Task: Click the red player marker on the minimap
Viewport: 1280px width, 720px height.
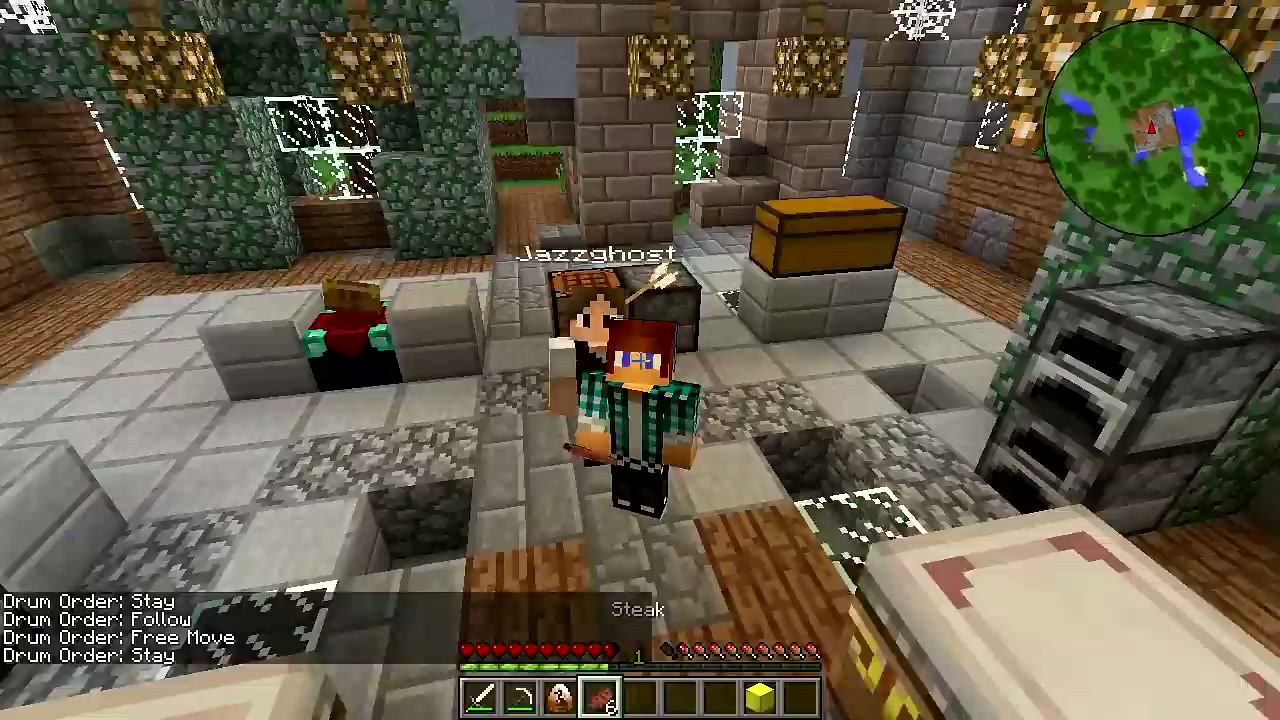Action: [1152, 127]
